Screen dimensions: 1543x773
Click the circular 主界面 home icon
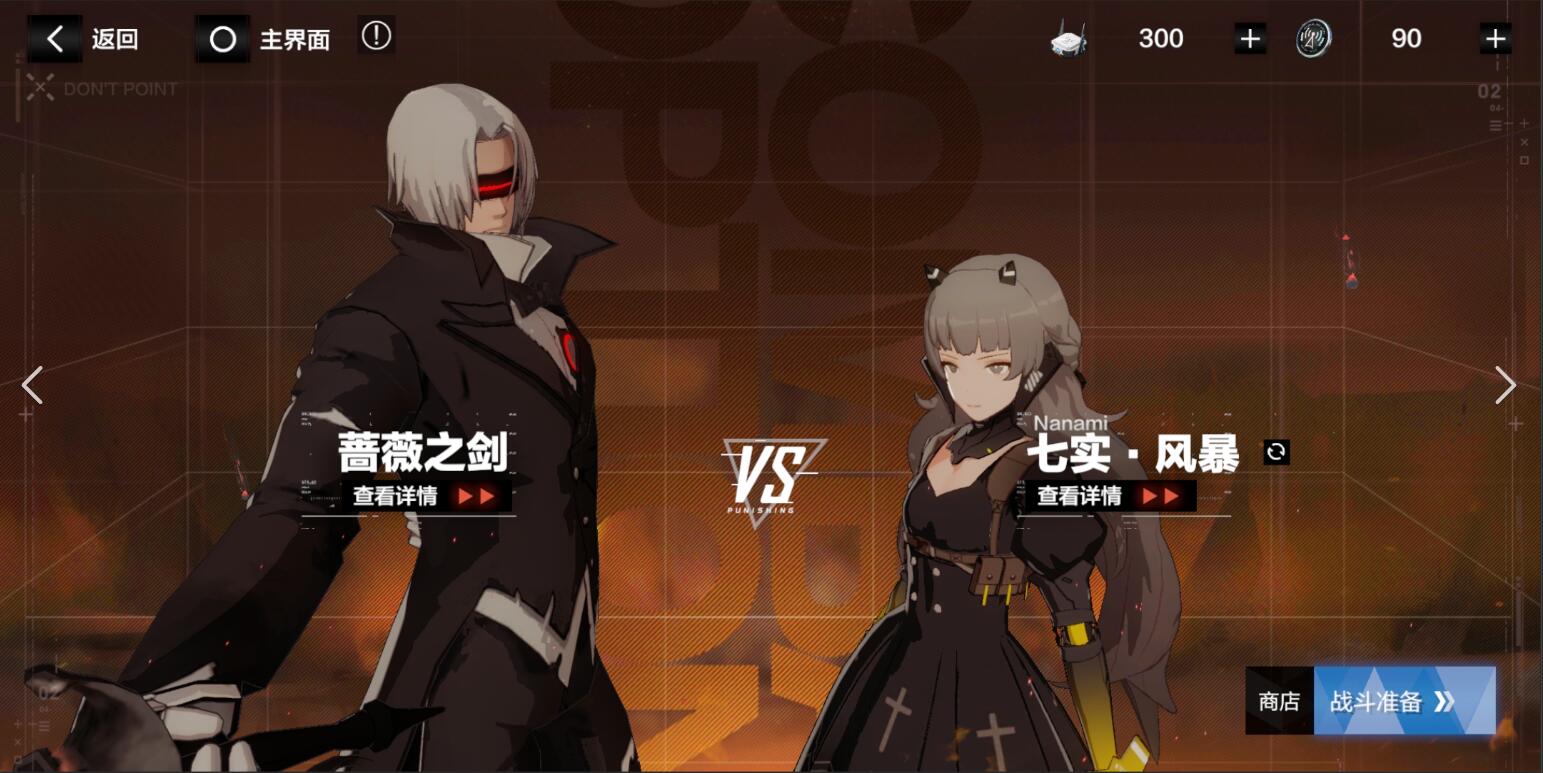click(x=223, y=39)
